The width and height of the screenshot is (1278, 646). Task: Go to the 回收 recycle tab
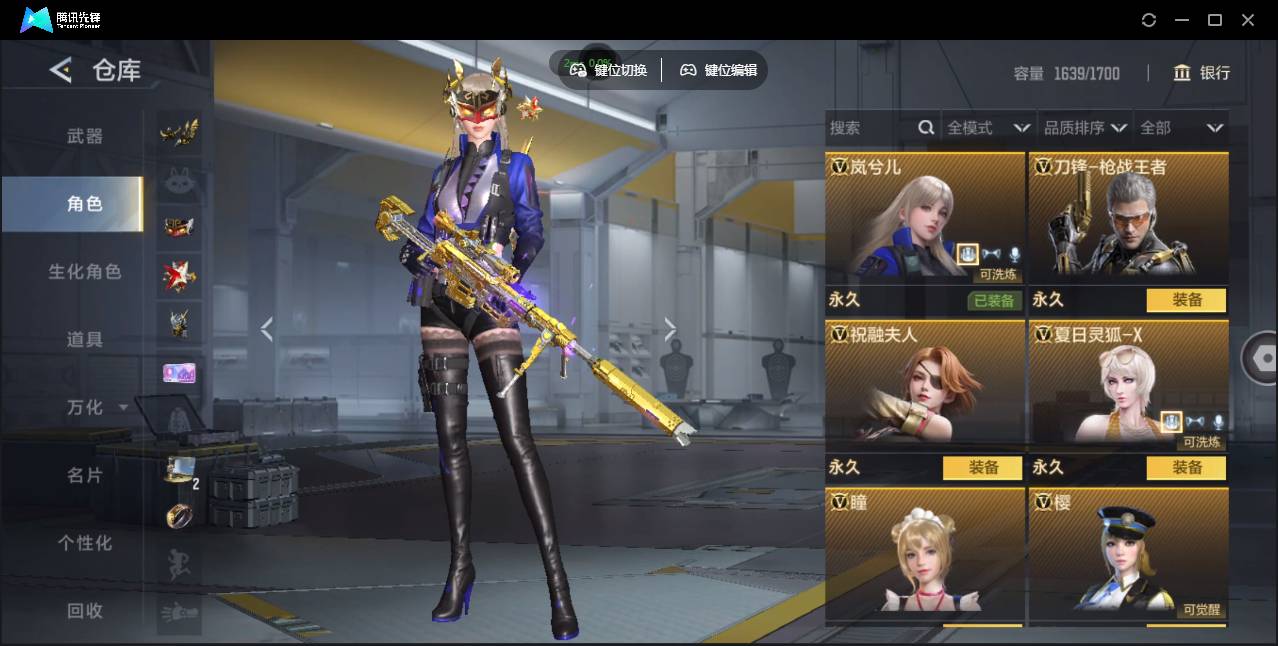[84, 610]
